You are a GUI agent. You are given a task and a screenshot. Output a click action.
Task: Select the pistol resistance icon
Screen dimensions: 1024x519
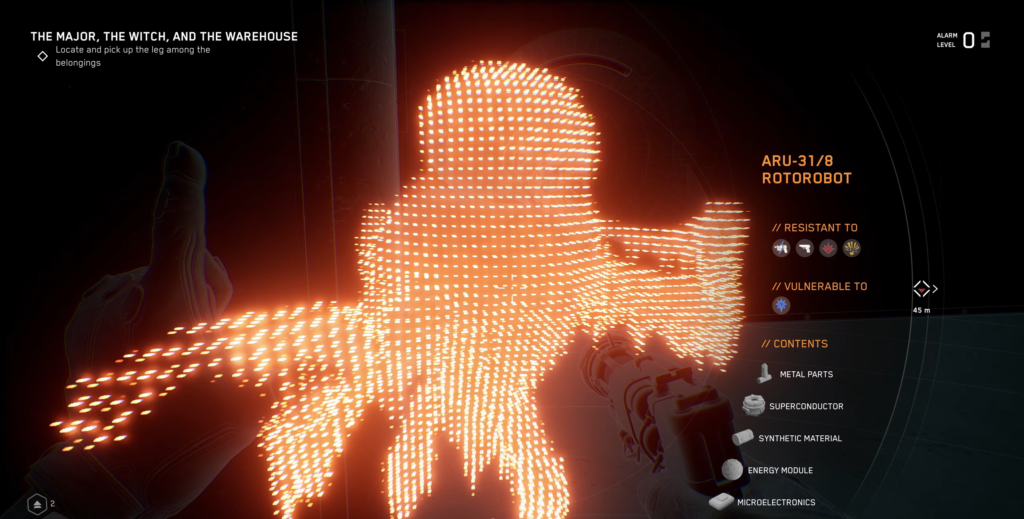pyautogui.click(x=804, y=248)
